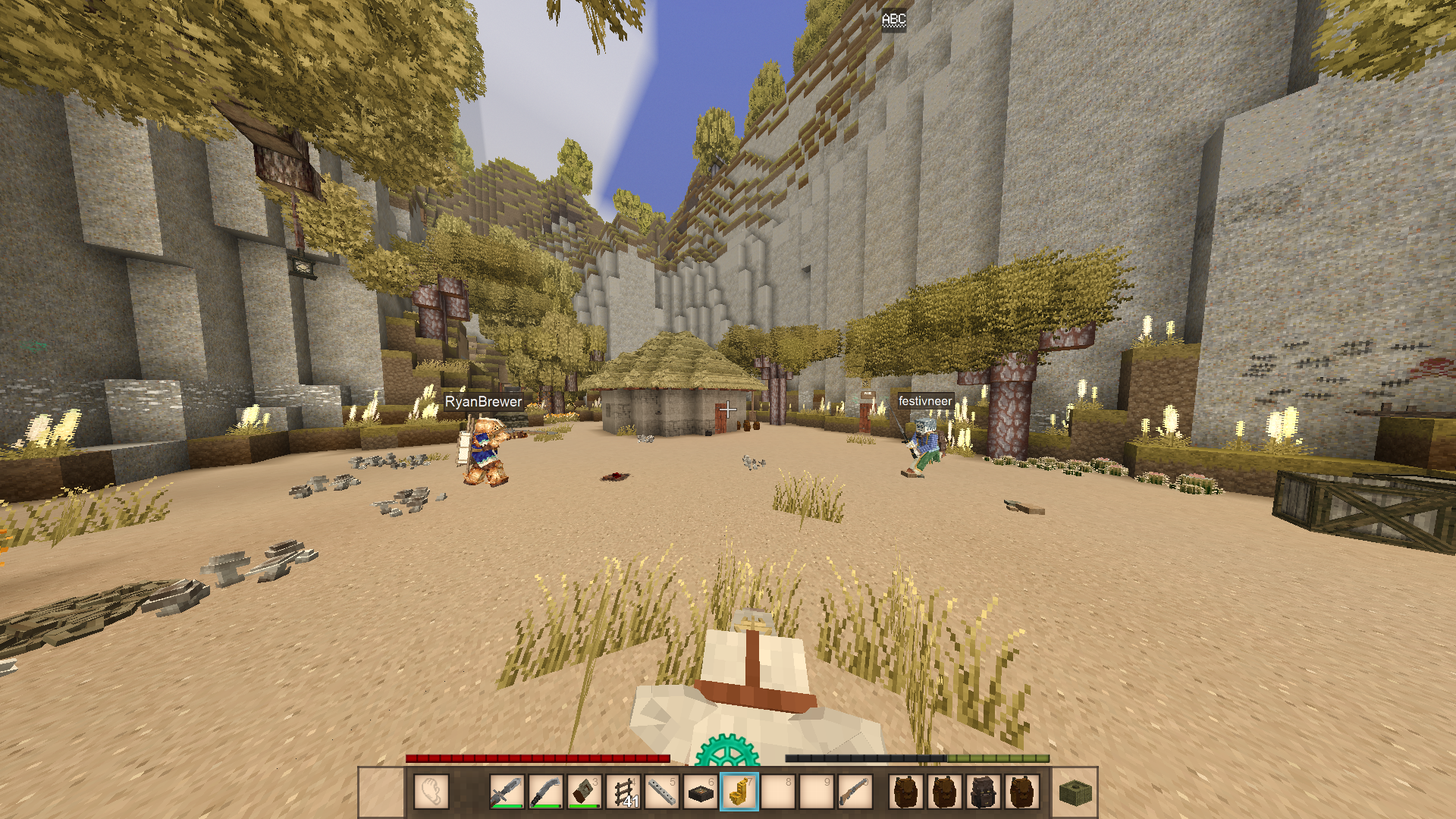This screenshot has height=819, width=1456.
Task: Click the green block icon beside hotbar
Action: [1075, 792]
